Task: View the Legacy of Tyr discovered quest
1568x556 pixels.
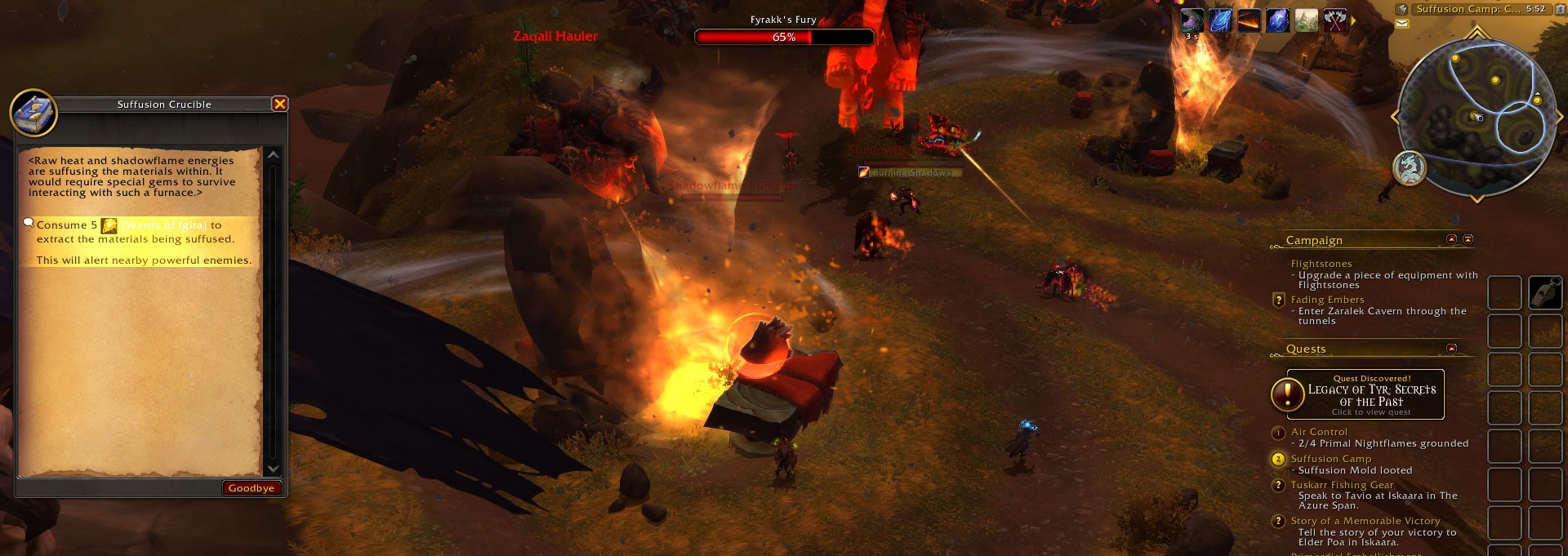Action: (x=1371, y=395)
